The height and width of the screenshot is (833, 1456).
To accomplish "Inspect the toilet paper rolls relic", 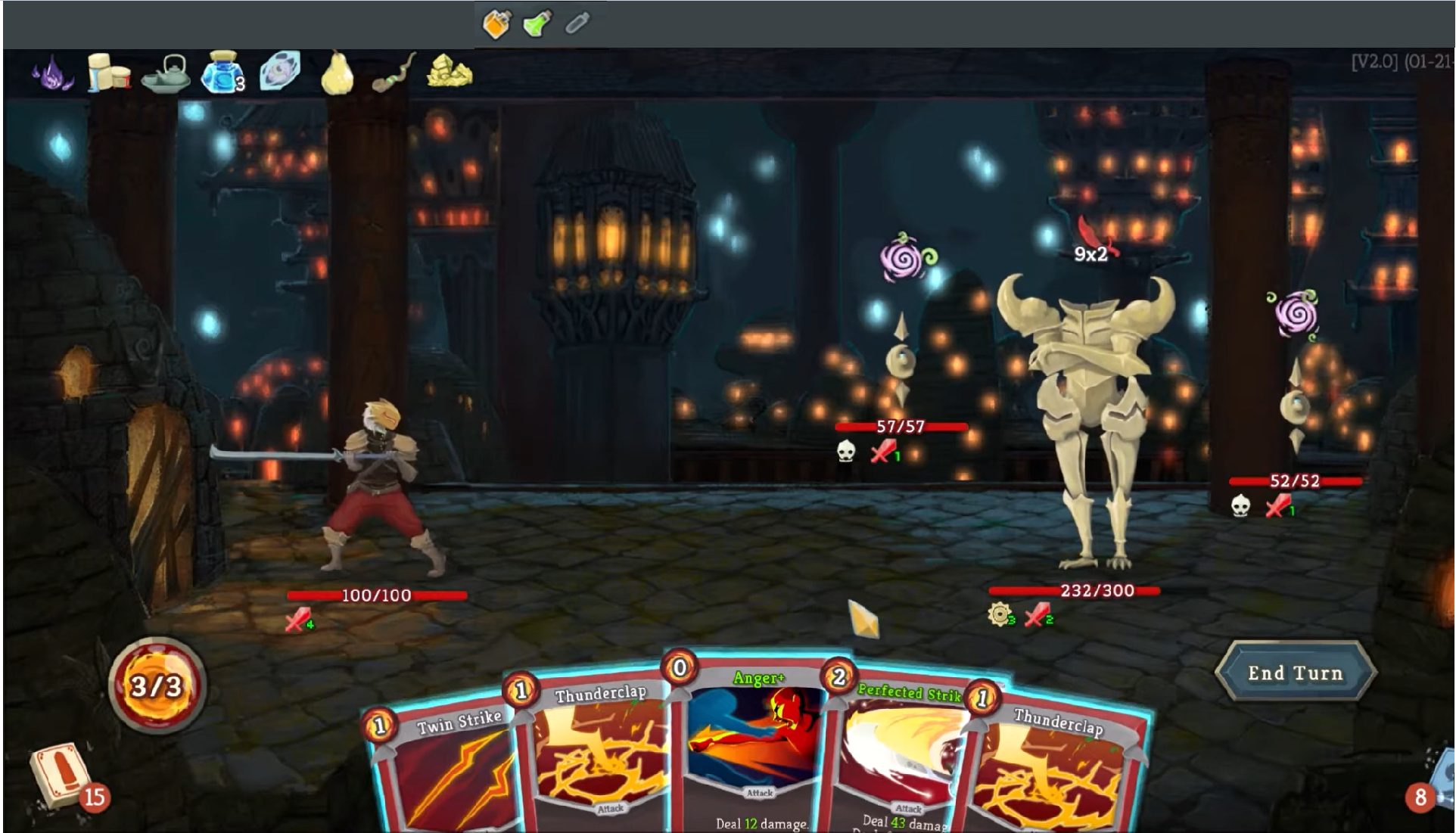I will tap(107, 73).
